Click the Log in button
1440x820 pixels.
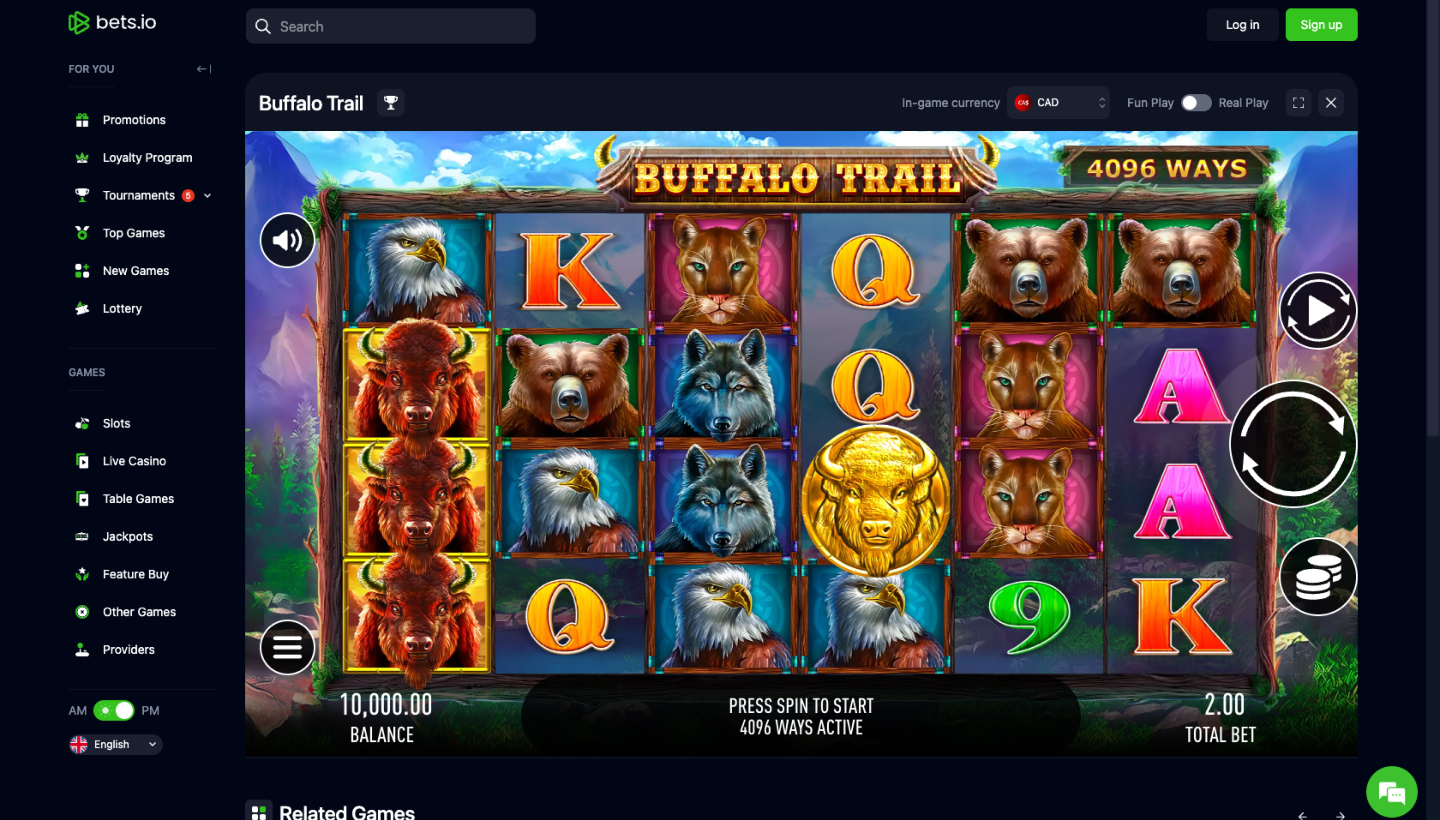pyautogui.click(x=1242, y=24)
